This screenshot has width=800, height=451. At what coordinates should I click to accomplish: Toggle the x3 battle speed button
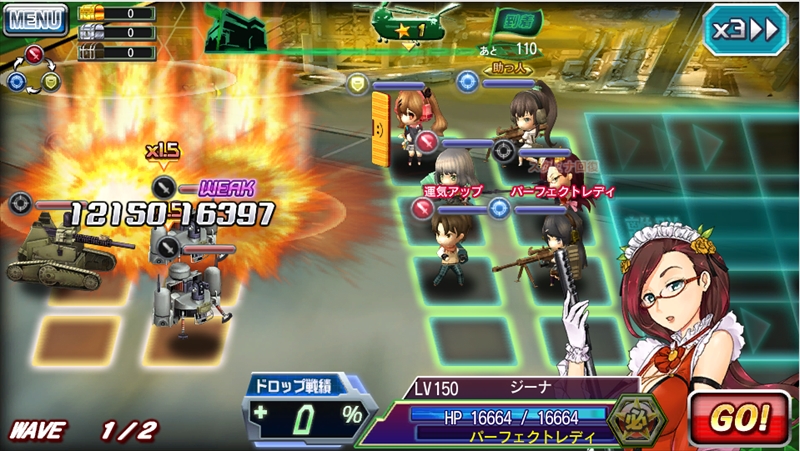744,29
